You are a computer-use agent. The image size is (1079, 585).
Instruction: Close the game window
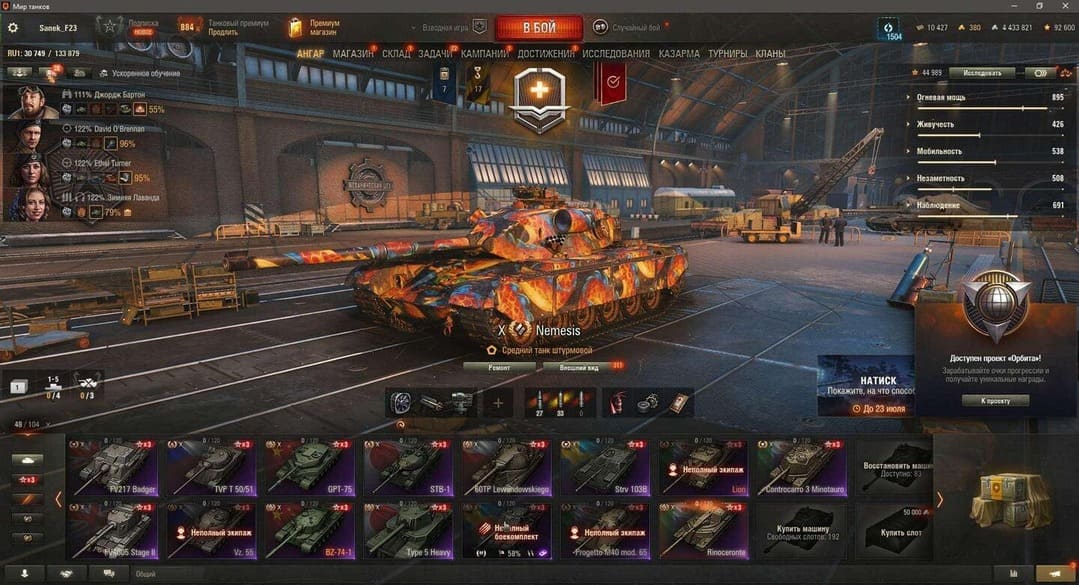(1064, 6)
